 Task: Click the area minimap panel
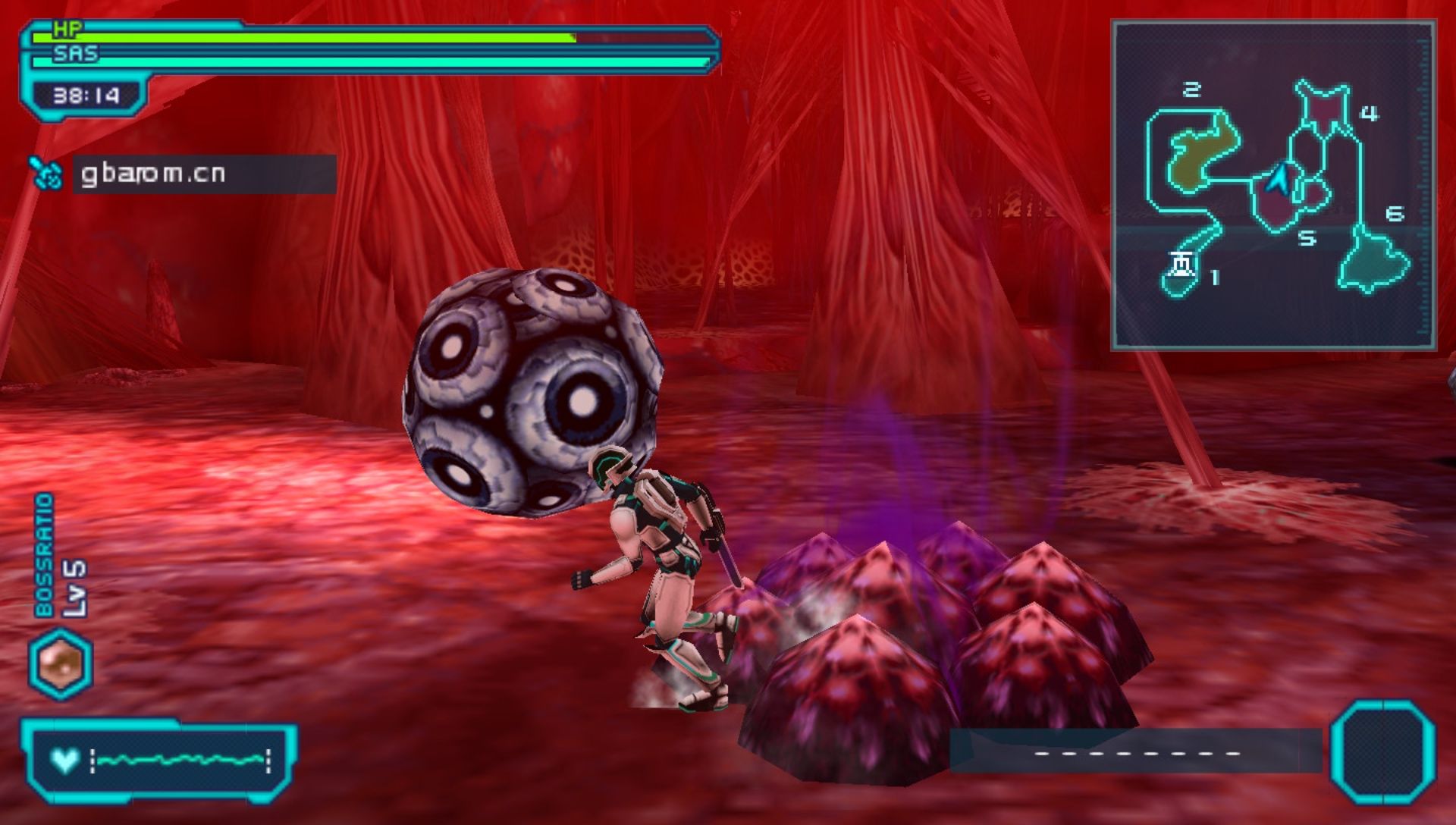[x=1273, y=186]
